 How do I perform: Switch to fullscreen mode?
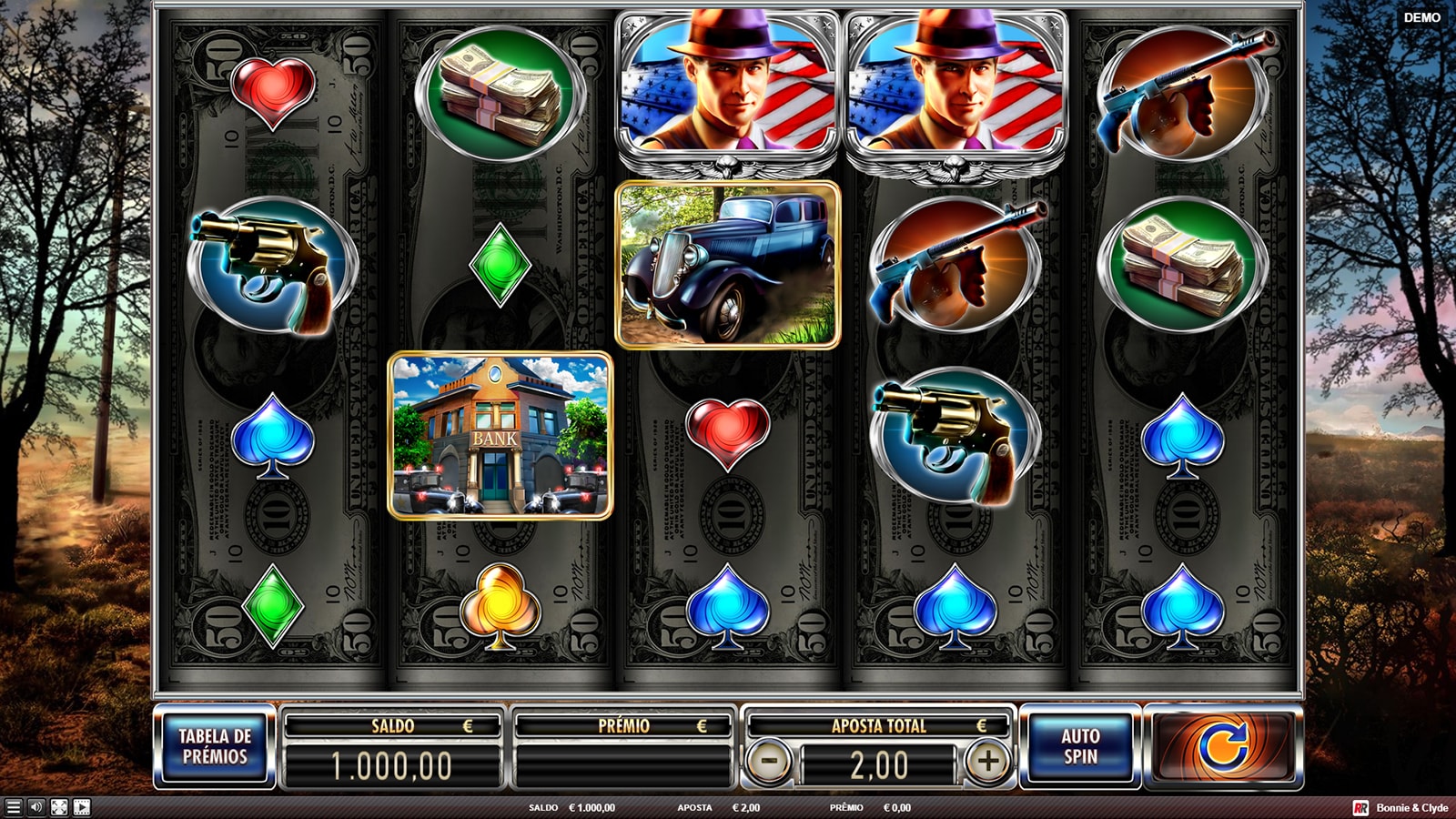[59, 807]
